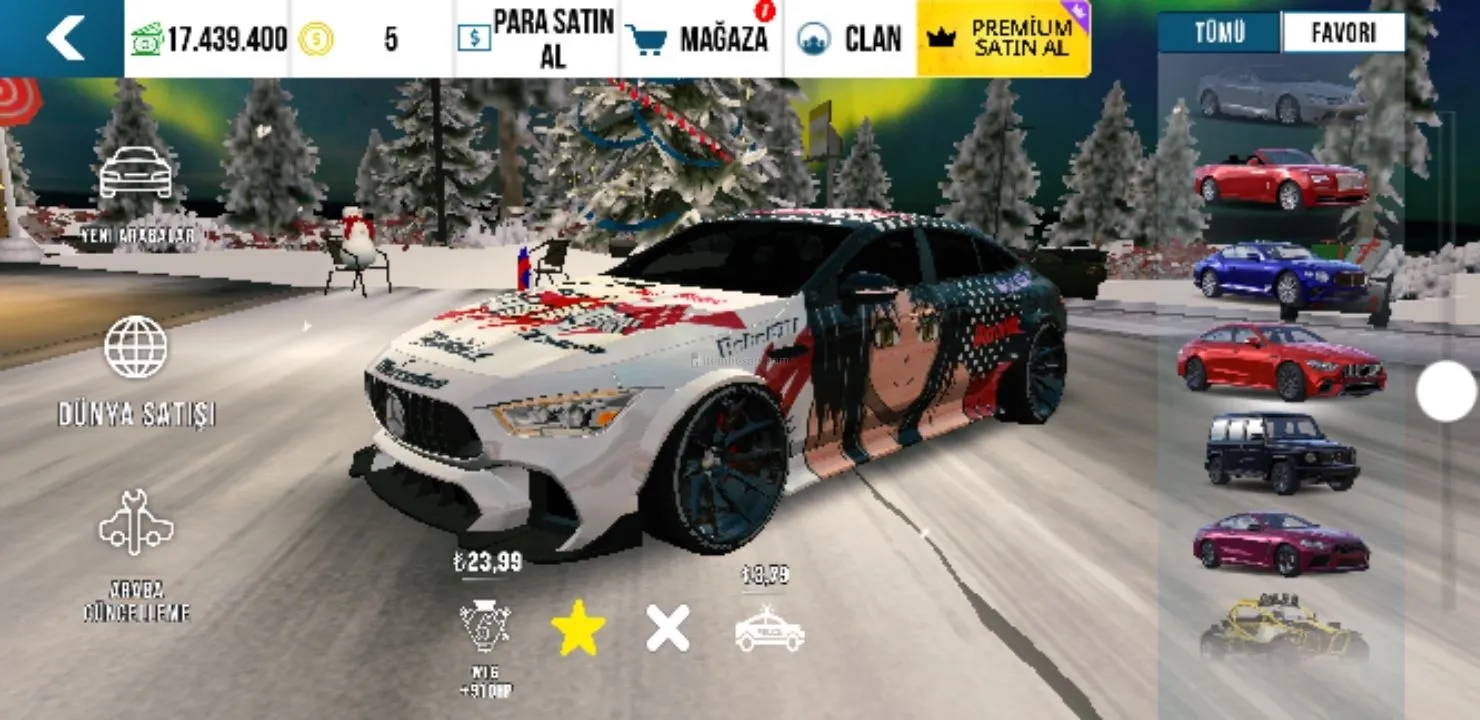Select the silver coupe thumbnail
The height and width of the screenshot is (720, 1480).
(x=1279, y=96)
